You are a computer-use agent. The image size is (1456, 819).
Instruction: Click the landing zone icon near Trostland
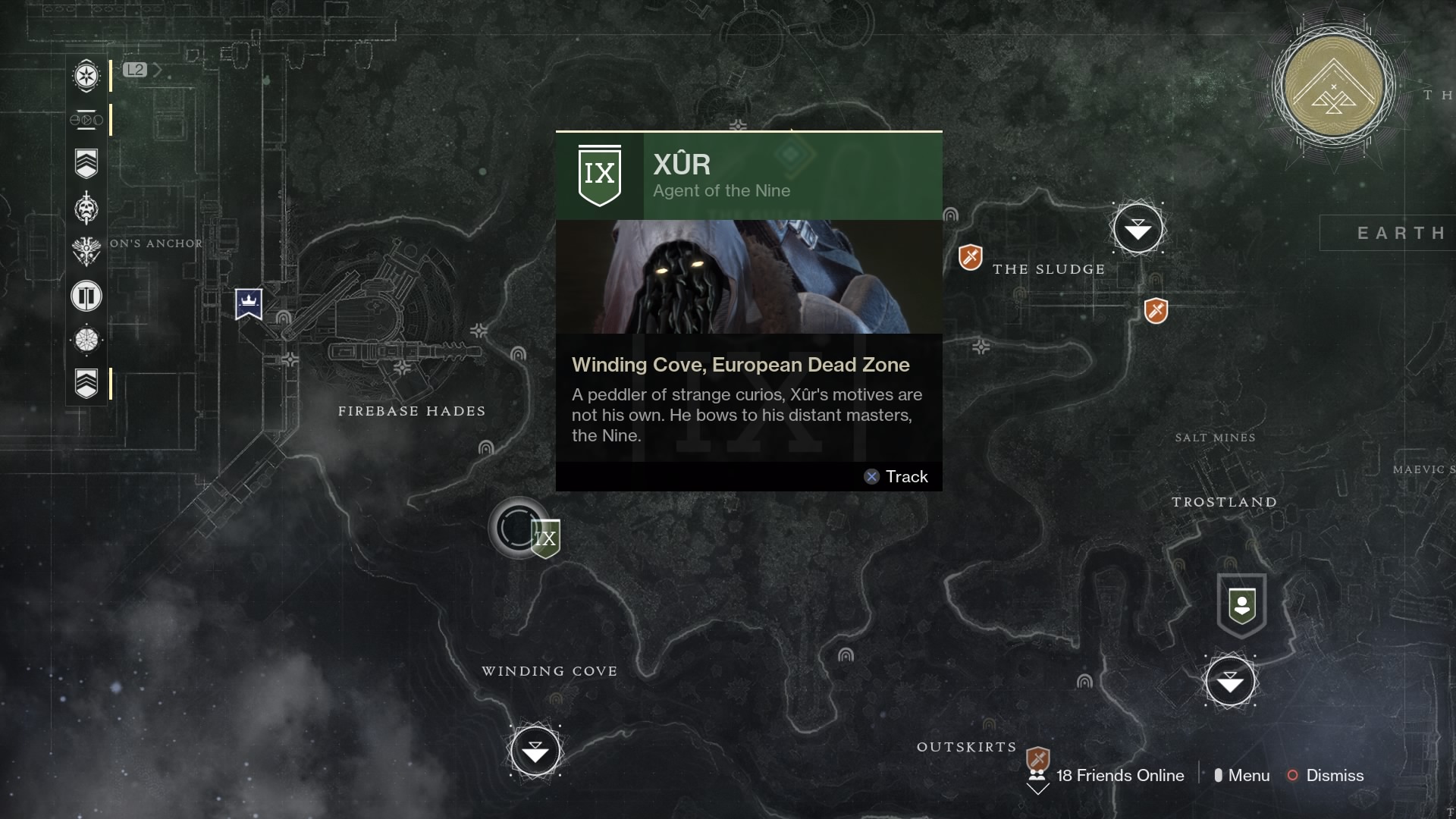pos(1232,681)
